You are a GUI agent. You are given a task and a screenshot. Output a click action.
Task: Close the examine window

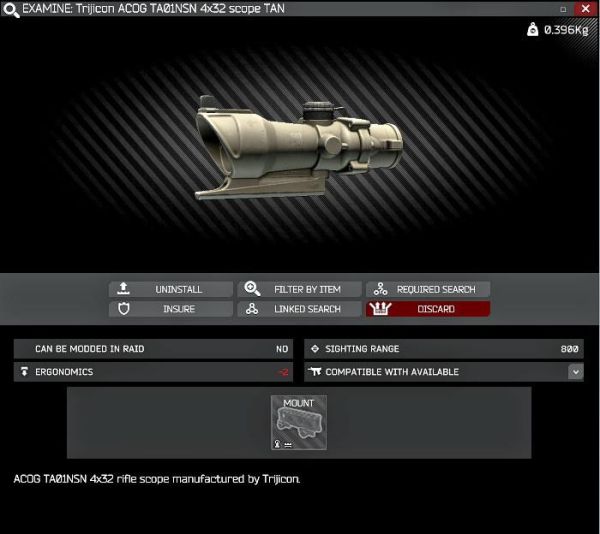pos(585,8)
